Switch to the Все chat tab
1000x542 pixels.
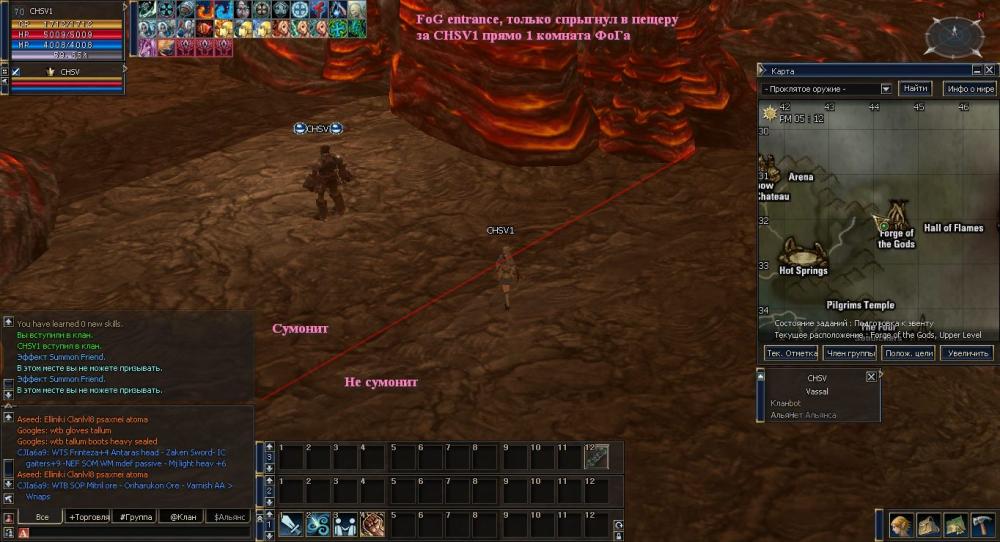[41, 517]
